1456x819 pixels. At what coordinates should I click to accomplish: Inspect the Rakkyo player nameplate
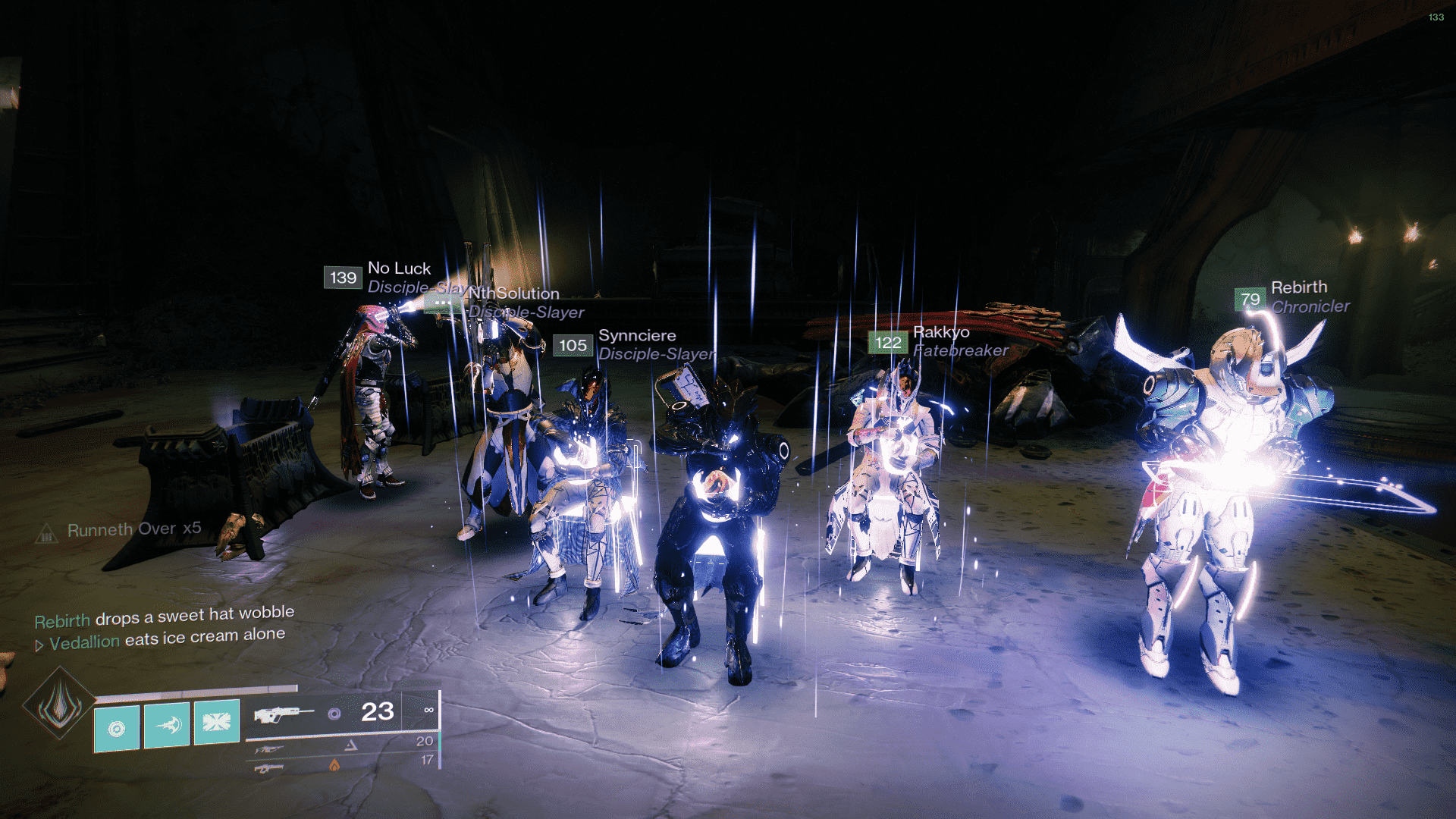940,332
